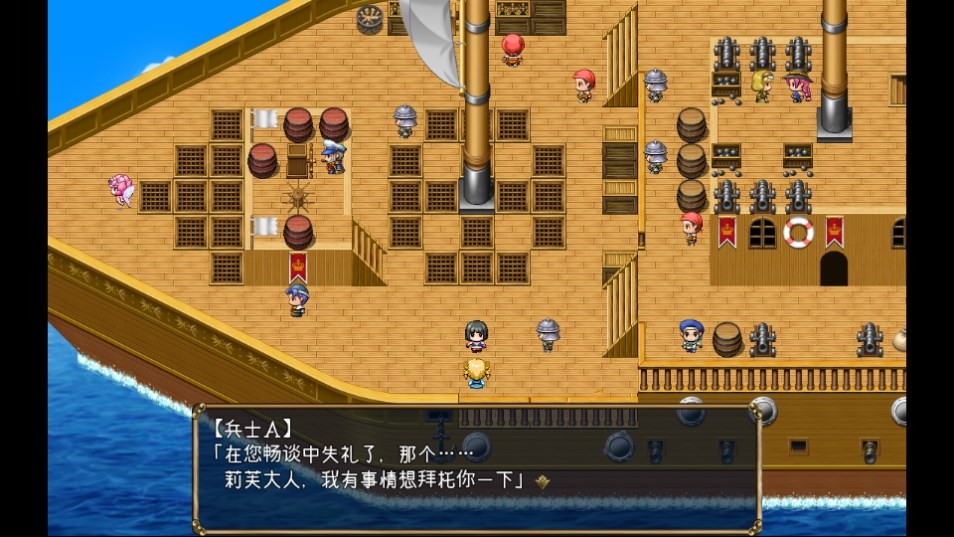
Task: Click the diamond continue marker after the text
Action: tap(543, 481)
